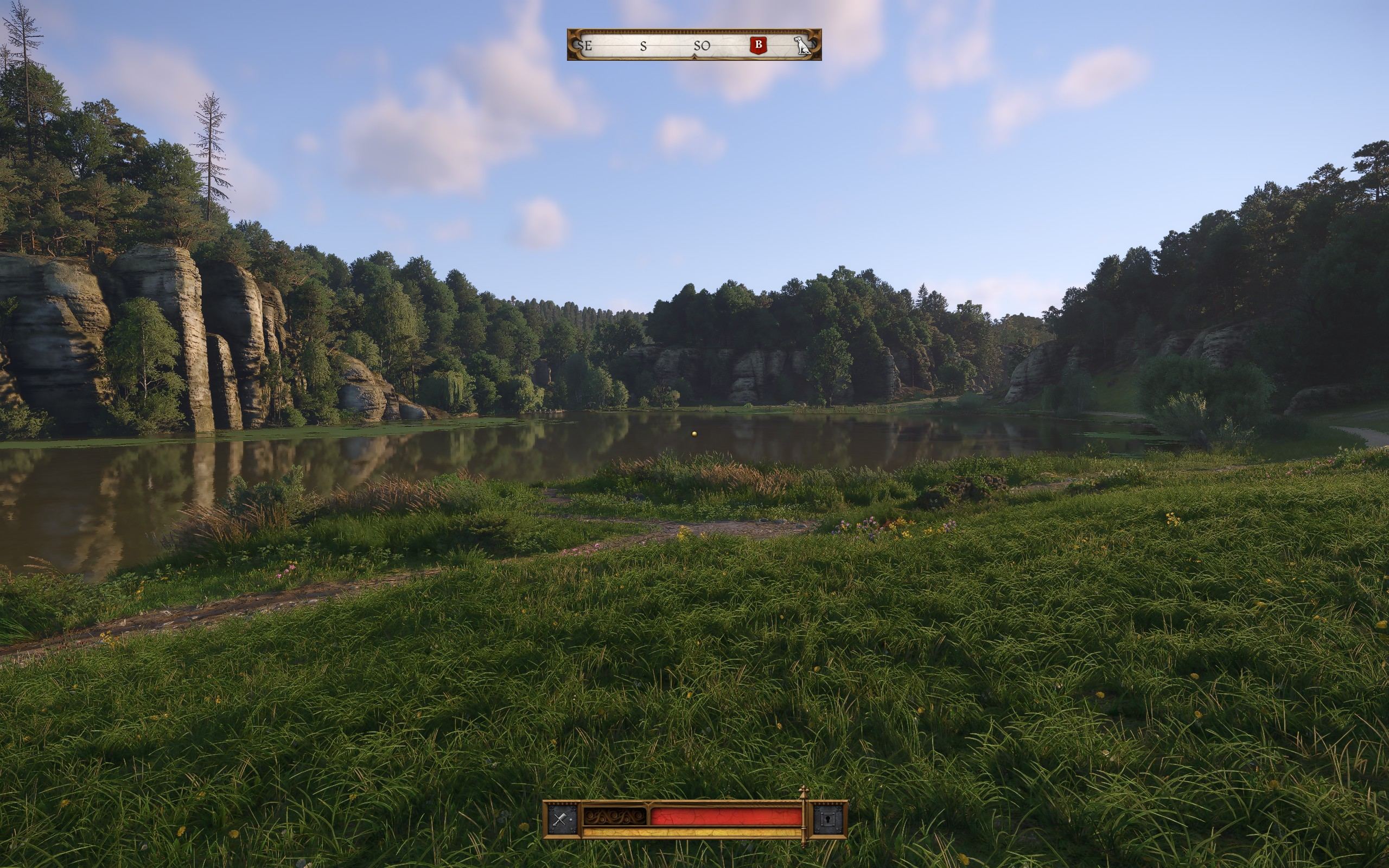Click the red B shield quest marker
This screenshot has height=868, width=1389.
(758, 45)
